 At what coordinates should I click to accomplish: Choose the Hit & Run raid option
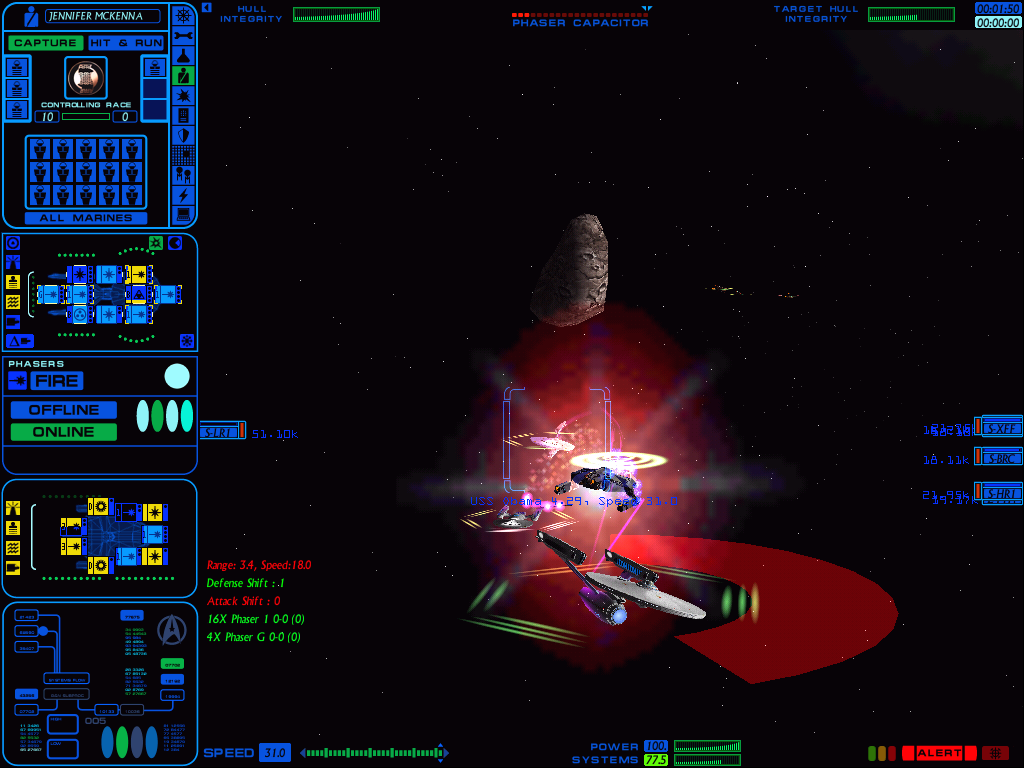(126, 43)
